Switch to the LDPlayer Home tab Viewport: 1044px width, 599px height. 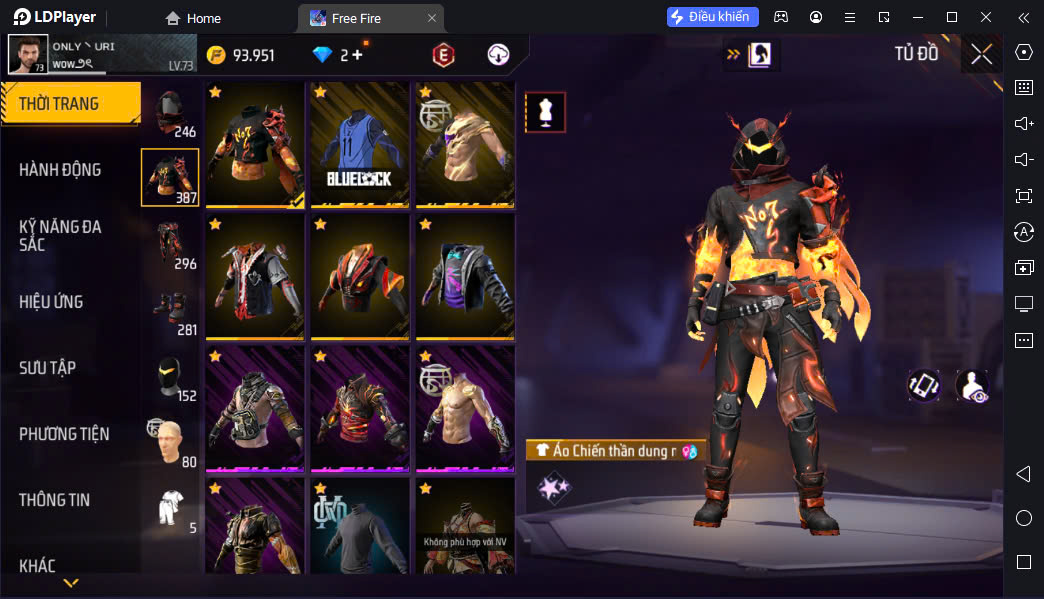(x=193, y=18)
